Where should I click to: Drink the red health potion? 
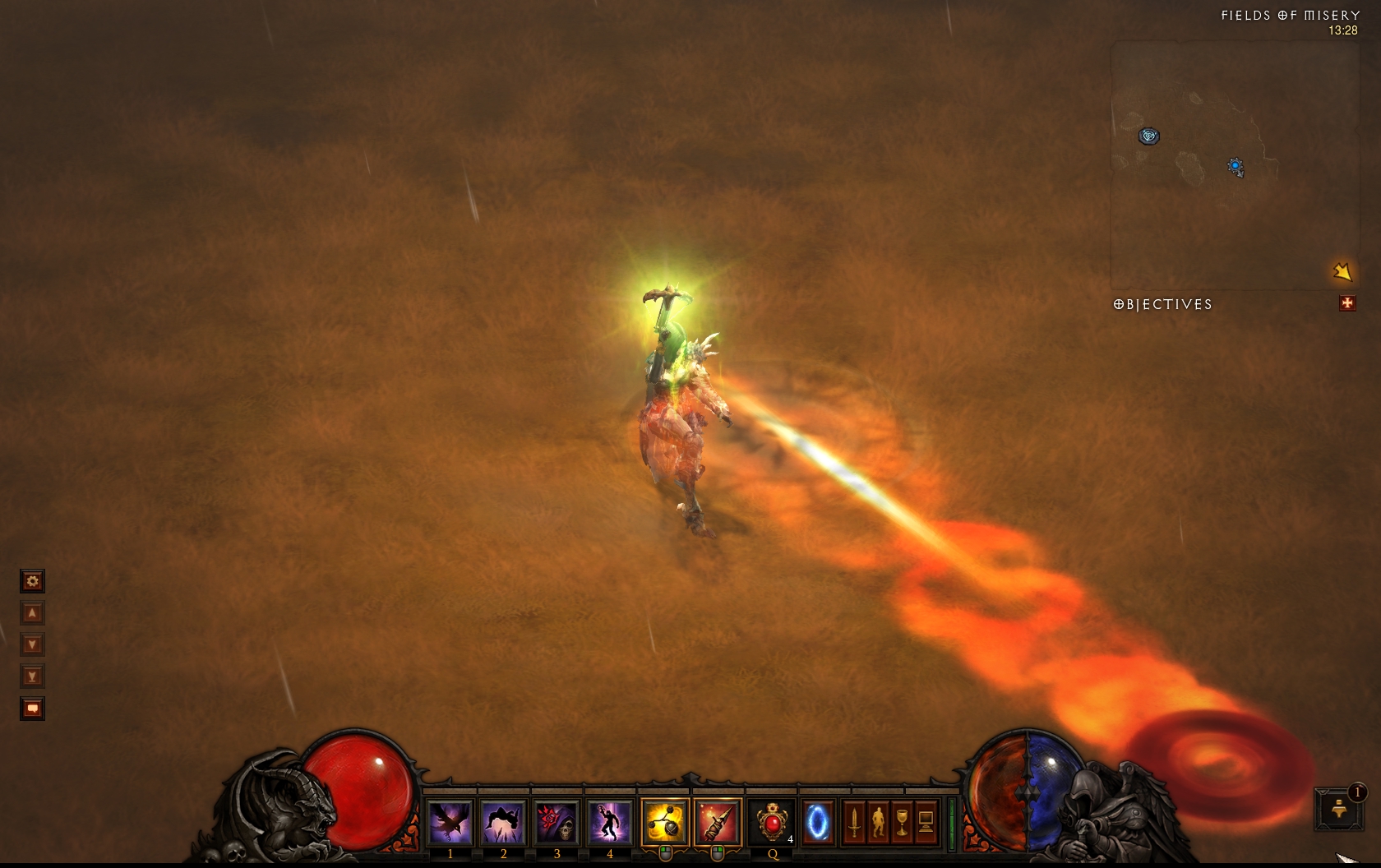772,821
